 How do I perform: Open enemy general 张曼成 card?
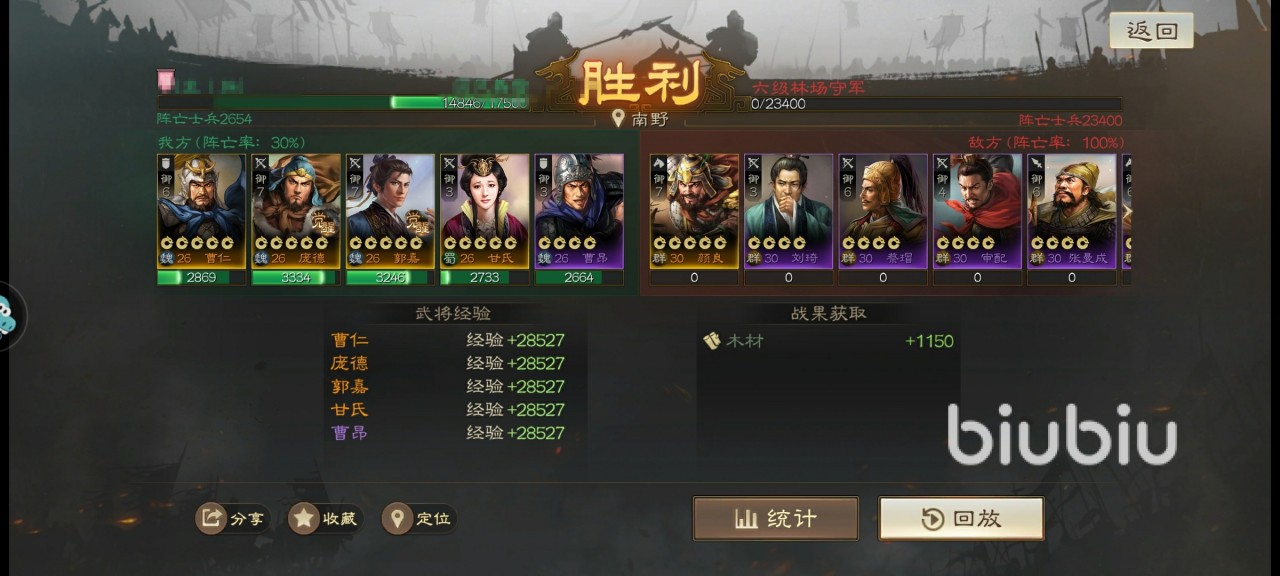[x=1072, y=211]
